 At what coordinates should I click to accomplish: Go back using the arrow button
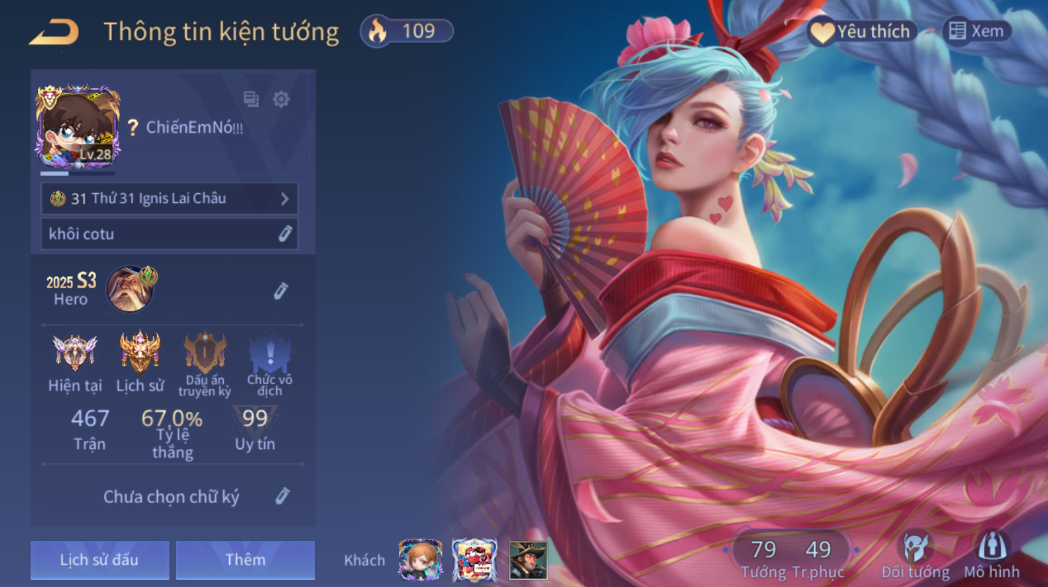[x=53, y=33]
